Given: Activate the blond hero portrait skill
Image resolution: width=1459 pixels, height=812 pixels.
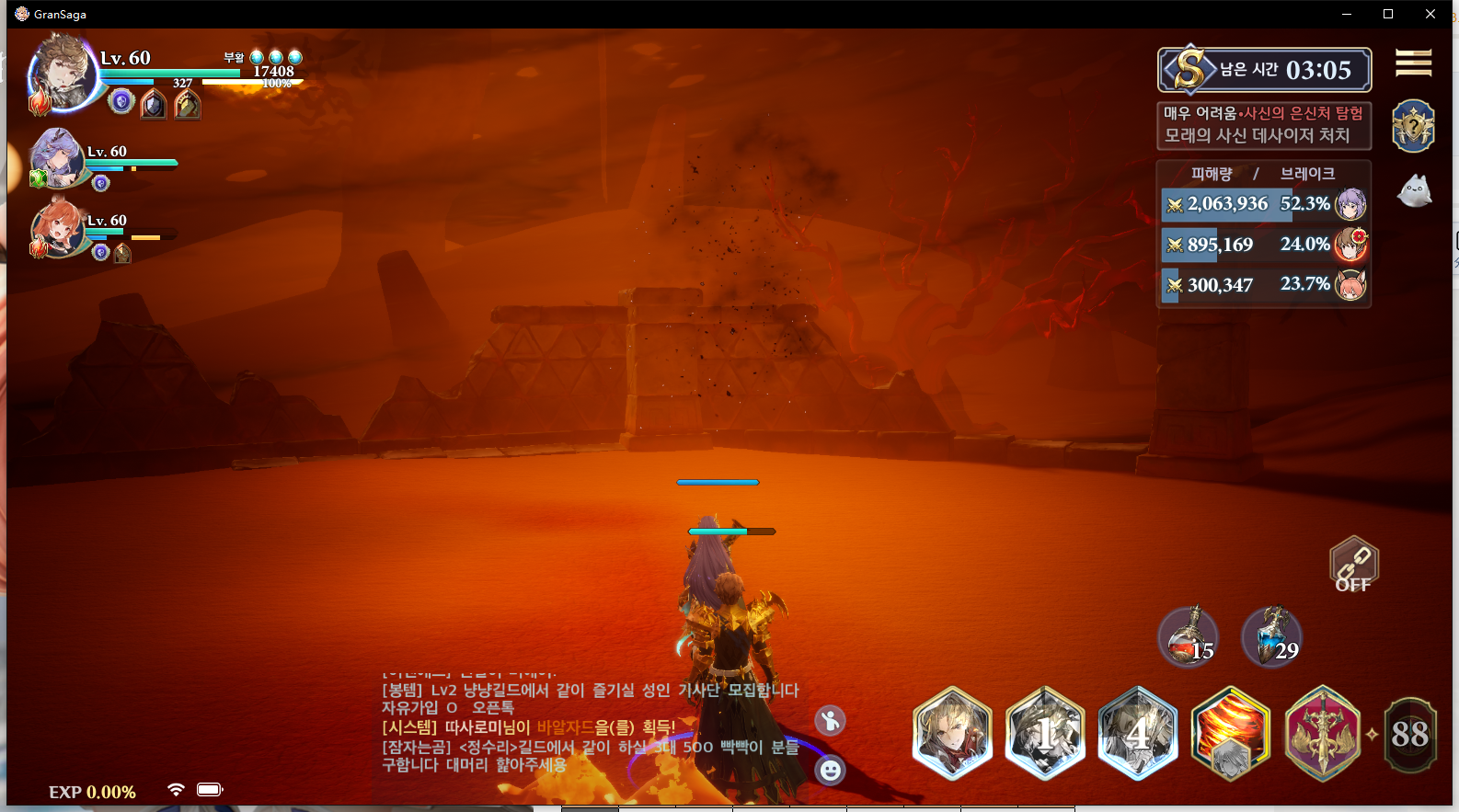Looking at the screenshot, I should [x=952, y=734].
